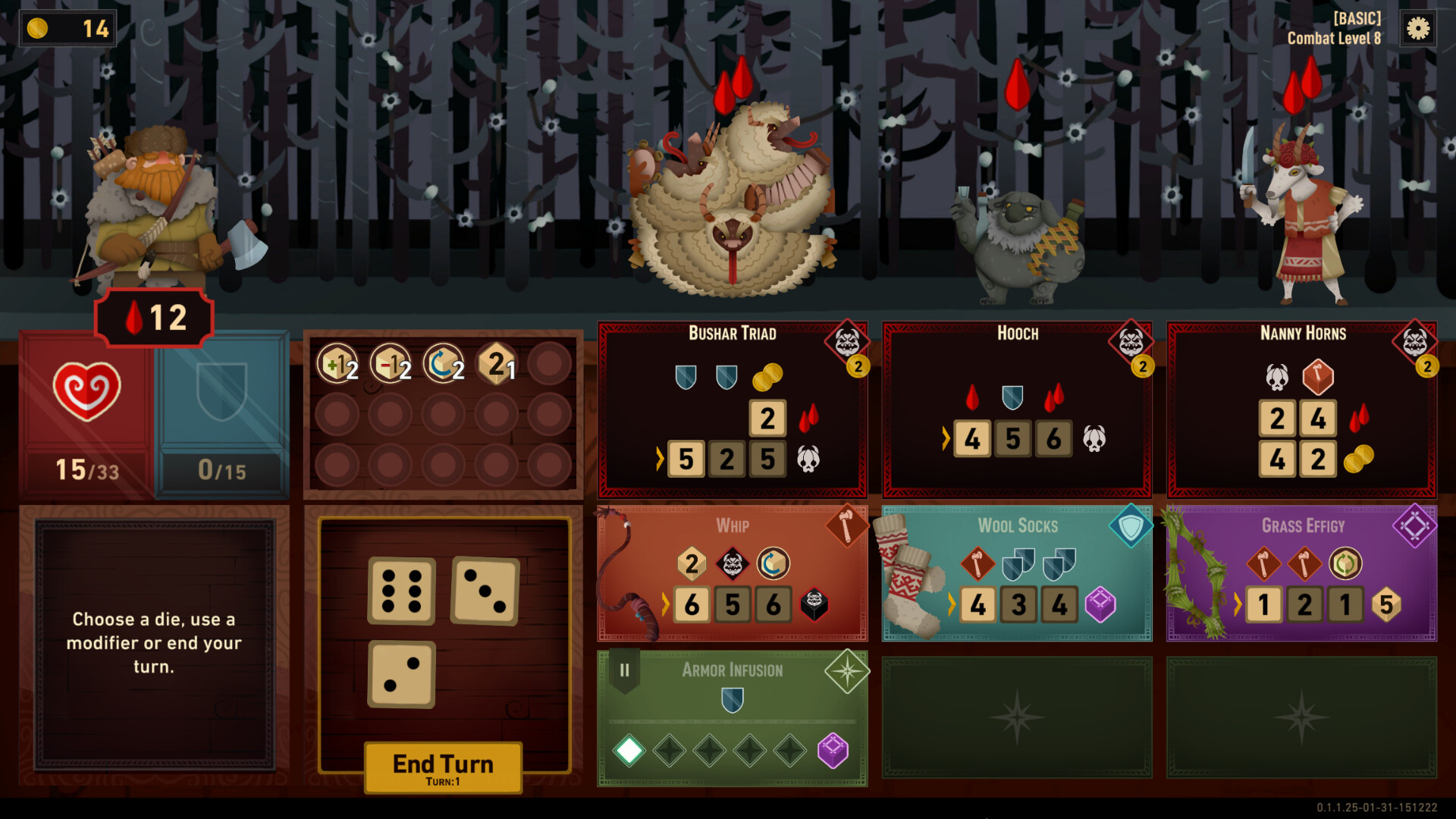The width and height of the screenshot is (1456, 819).
Task: Pause Armor Infusion with the II toggle
Action: coord(624,670)
